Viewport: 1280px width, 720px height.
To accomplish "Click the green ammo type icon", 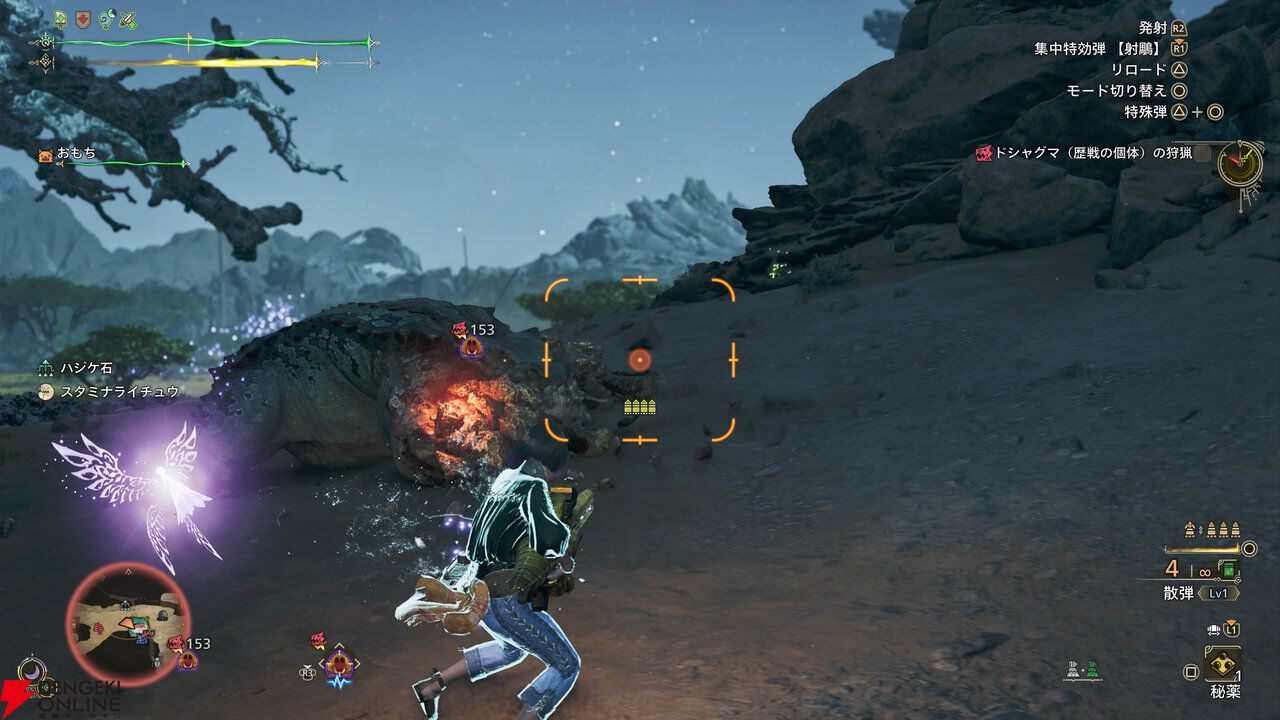I will point(1229,569).
